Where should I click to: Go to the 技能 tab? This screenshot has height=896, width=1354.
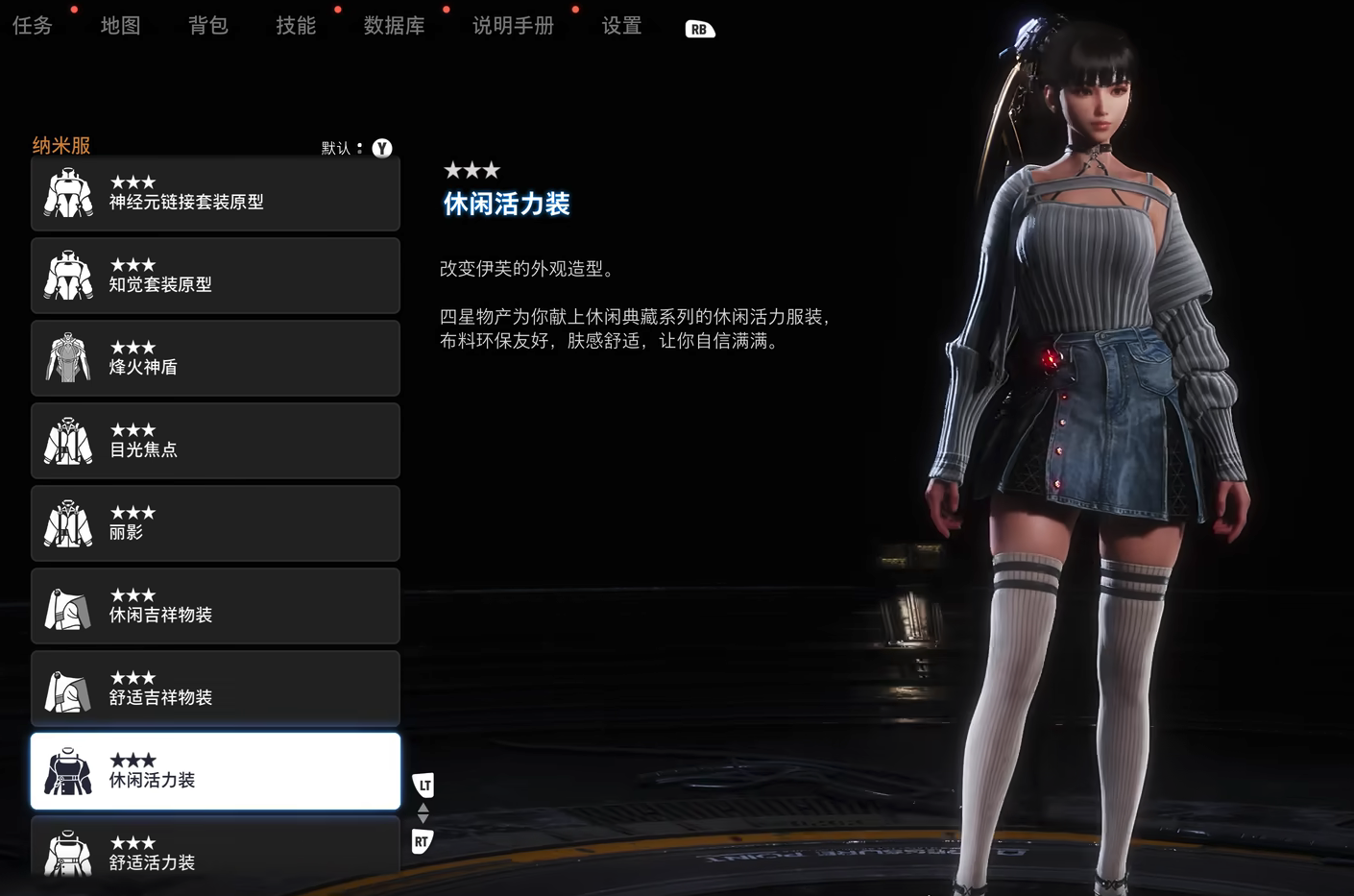coord(296,26)
